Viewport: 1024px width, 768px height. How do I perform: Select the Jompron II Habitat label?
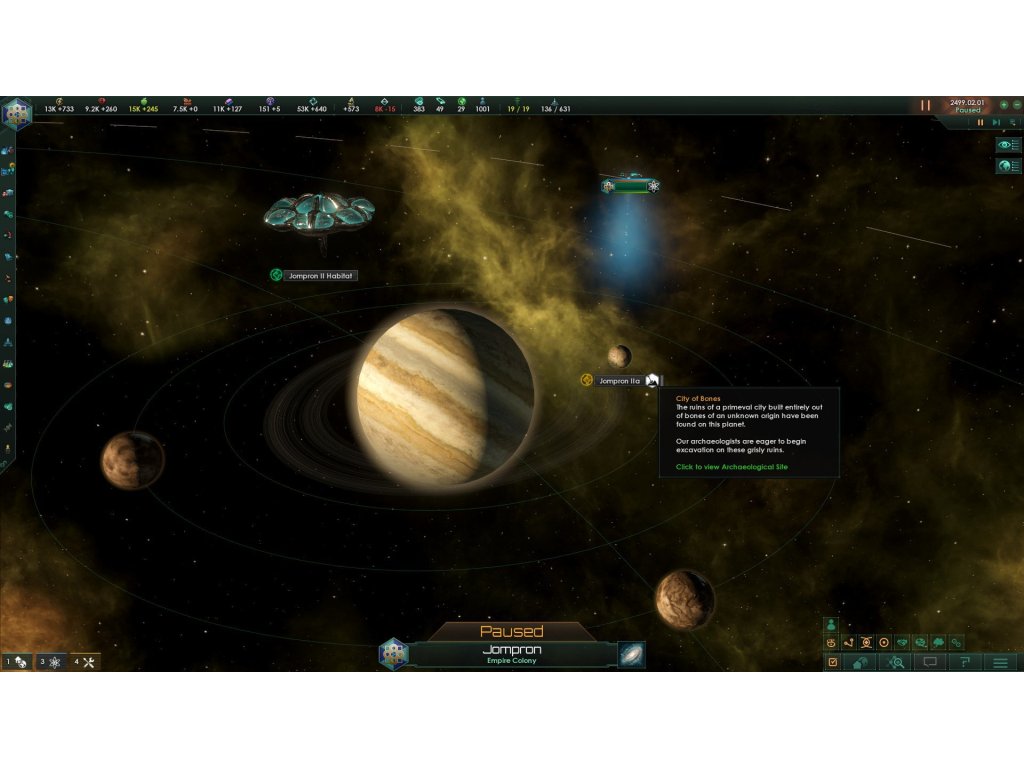(320, 275)
